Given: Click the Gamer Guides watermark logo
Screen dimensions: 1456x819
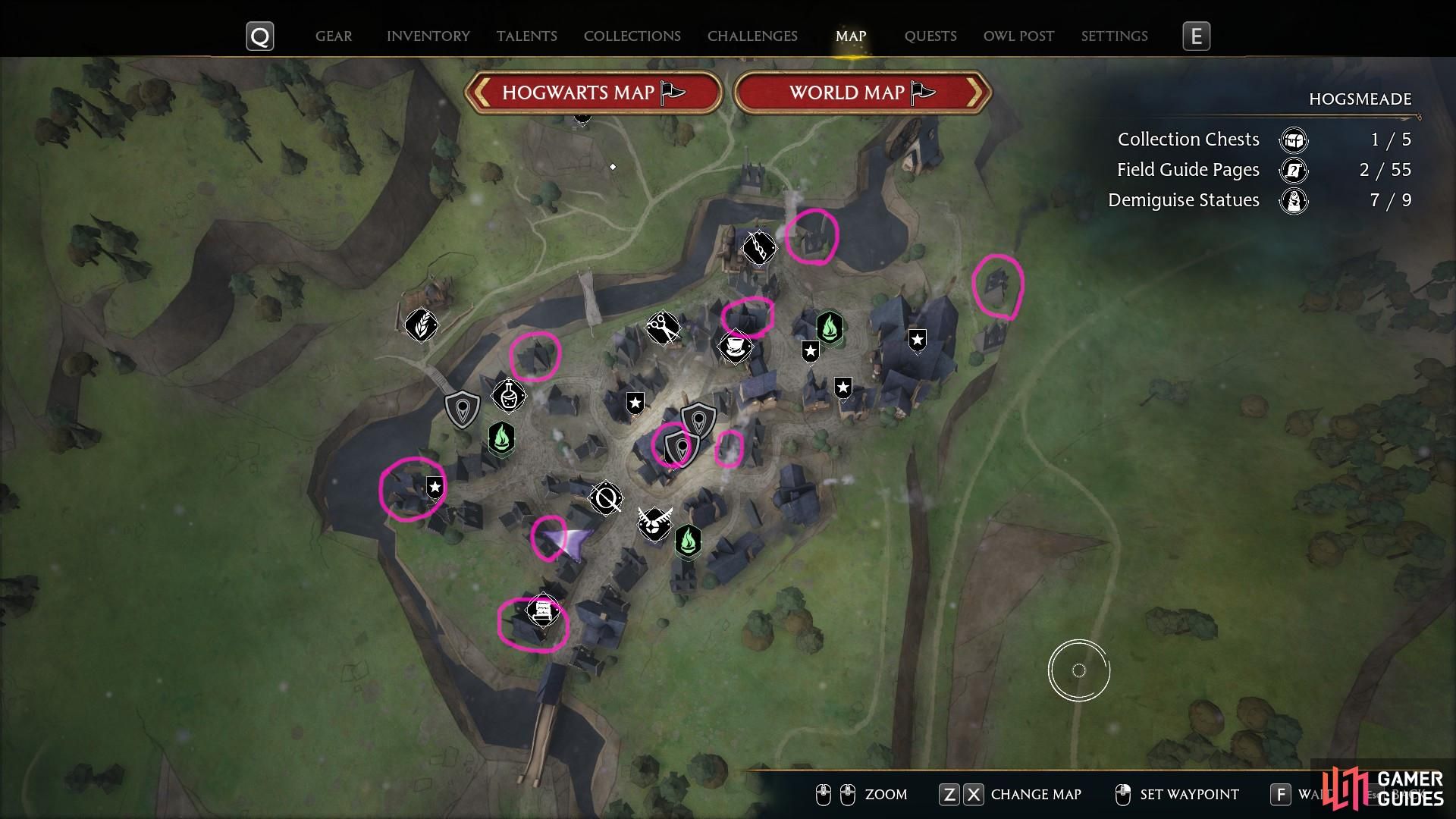Looking at the screenshot, I should (1383, 789).
